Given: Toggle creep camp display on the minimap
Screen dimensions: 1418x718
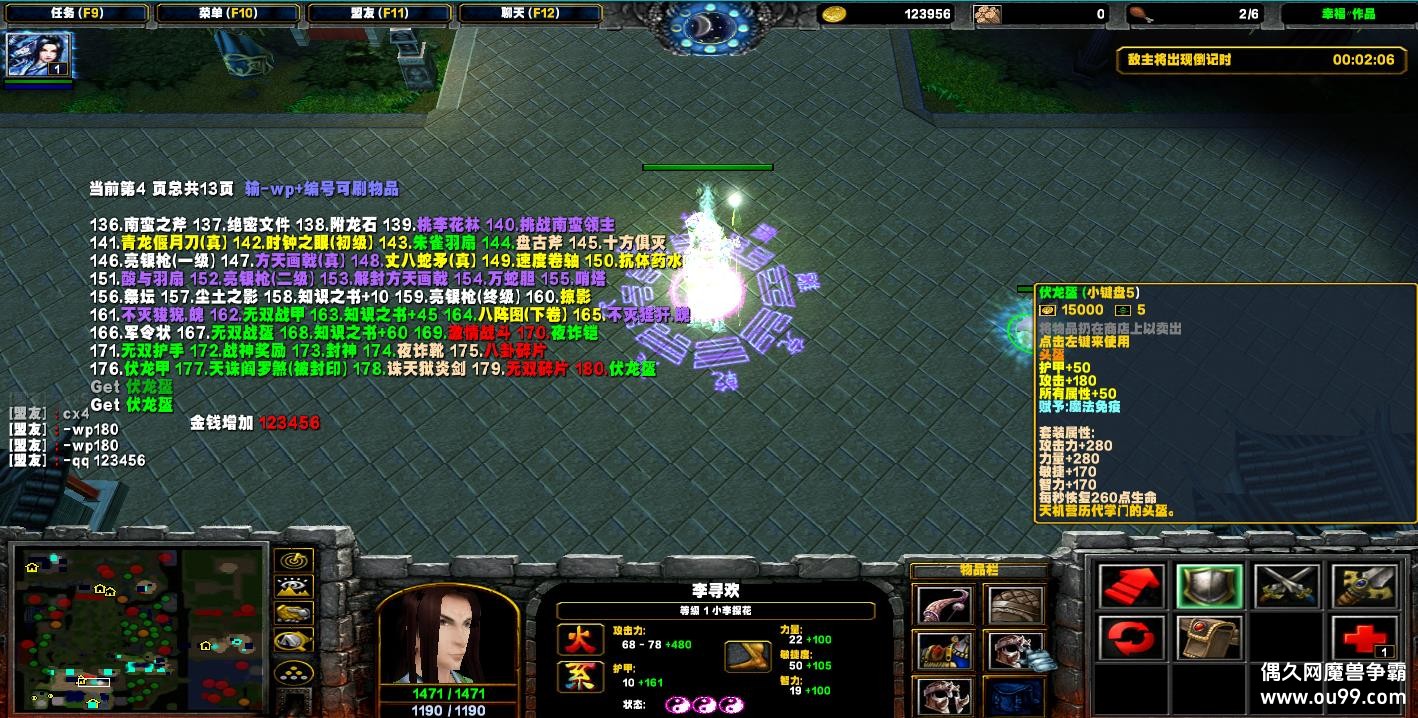Looking at the screenshot, I should [294, 642].
